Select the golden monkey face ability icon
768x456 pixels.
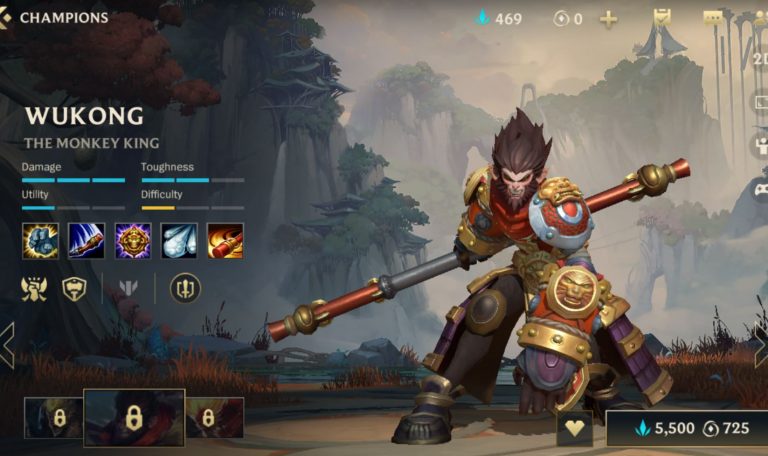coord(133,240)
